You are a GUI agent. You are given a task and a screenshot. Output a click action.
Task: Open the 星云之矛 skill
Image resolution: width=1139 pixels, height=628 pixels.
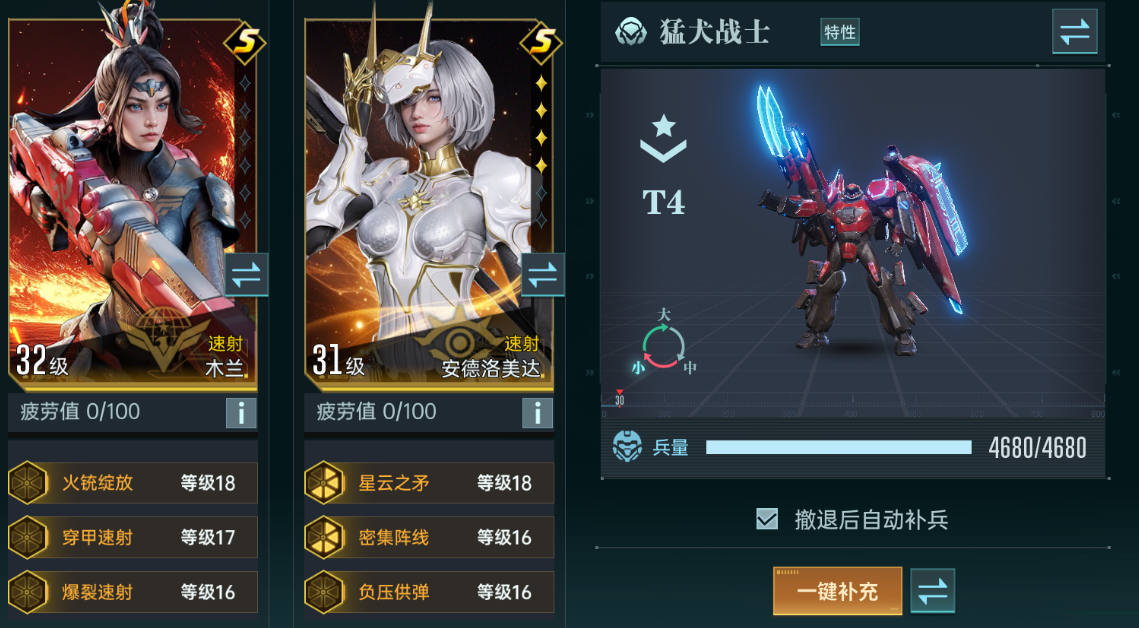(x=429, y=483)
